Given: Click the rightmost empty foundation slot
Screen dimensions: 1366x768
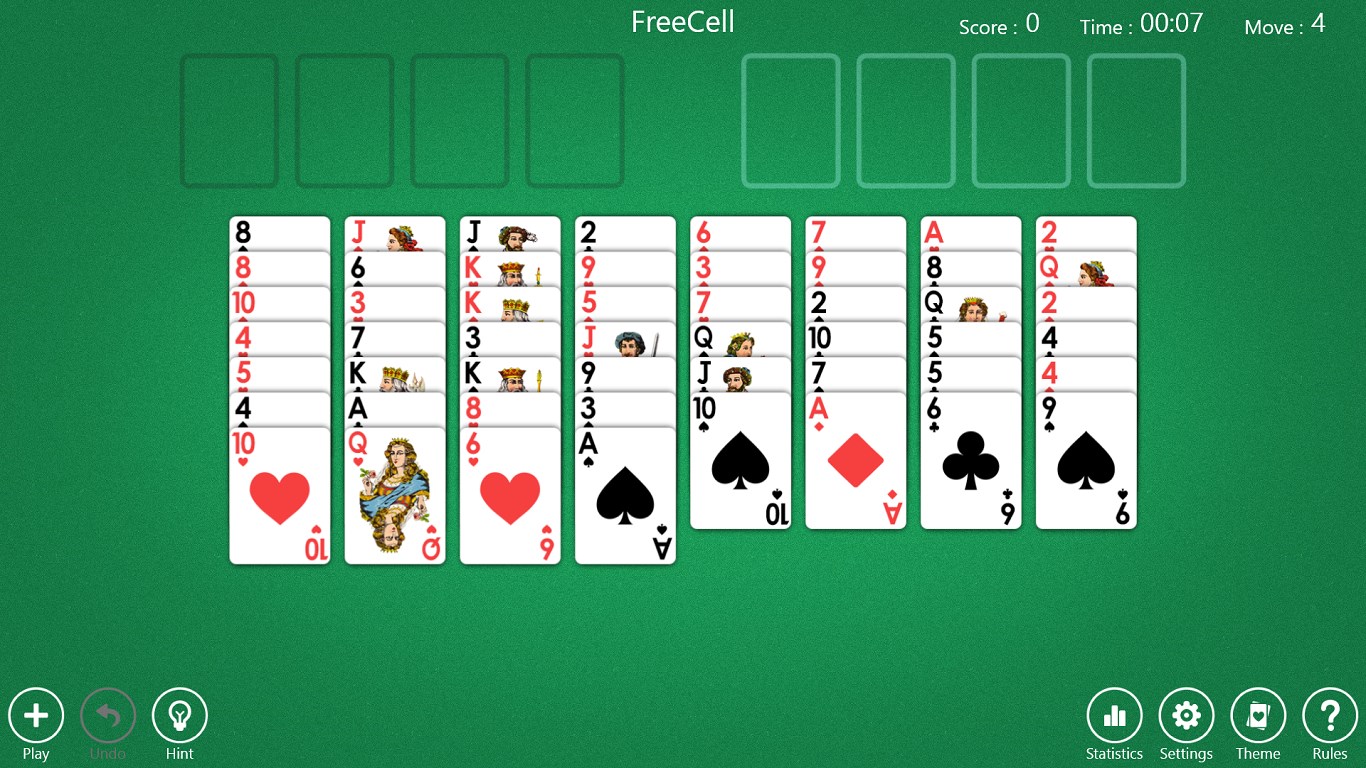Looking at the screenshot, I should (x=1136, y=120).
